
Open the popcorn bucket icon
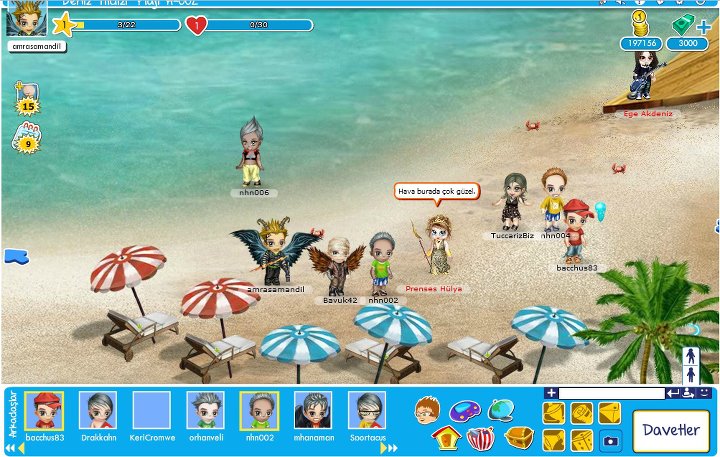(481, 438)
